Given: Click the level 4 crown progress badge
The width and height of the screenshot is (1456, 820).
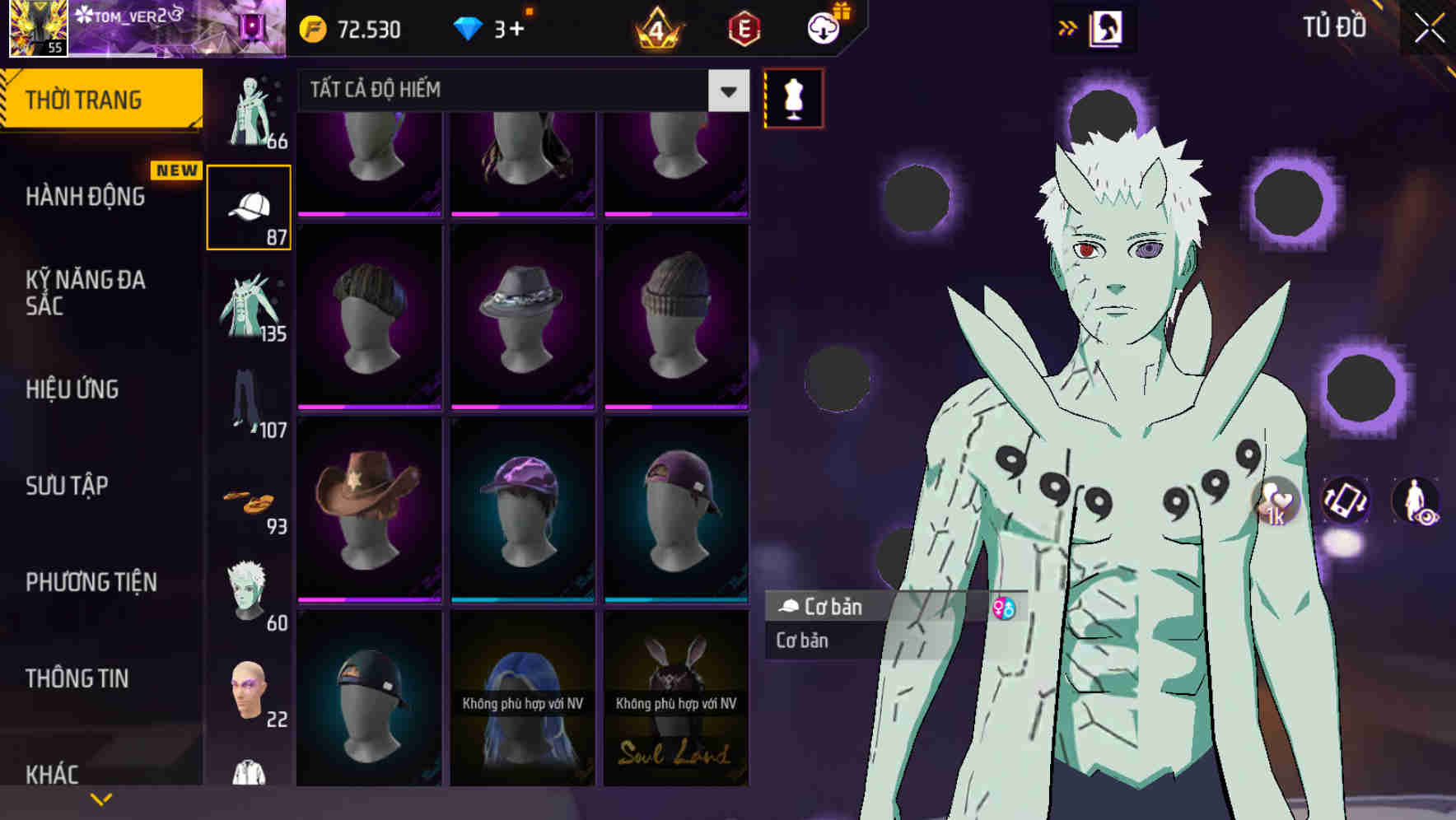Looking at the screenshot, I should [x=655, y=29].
